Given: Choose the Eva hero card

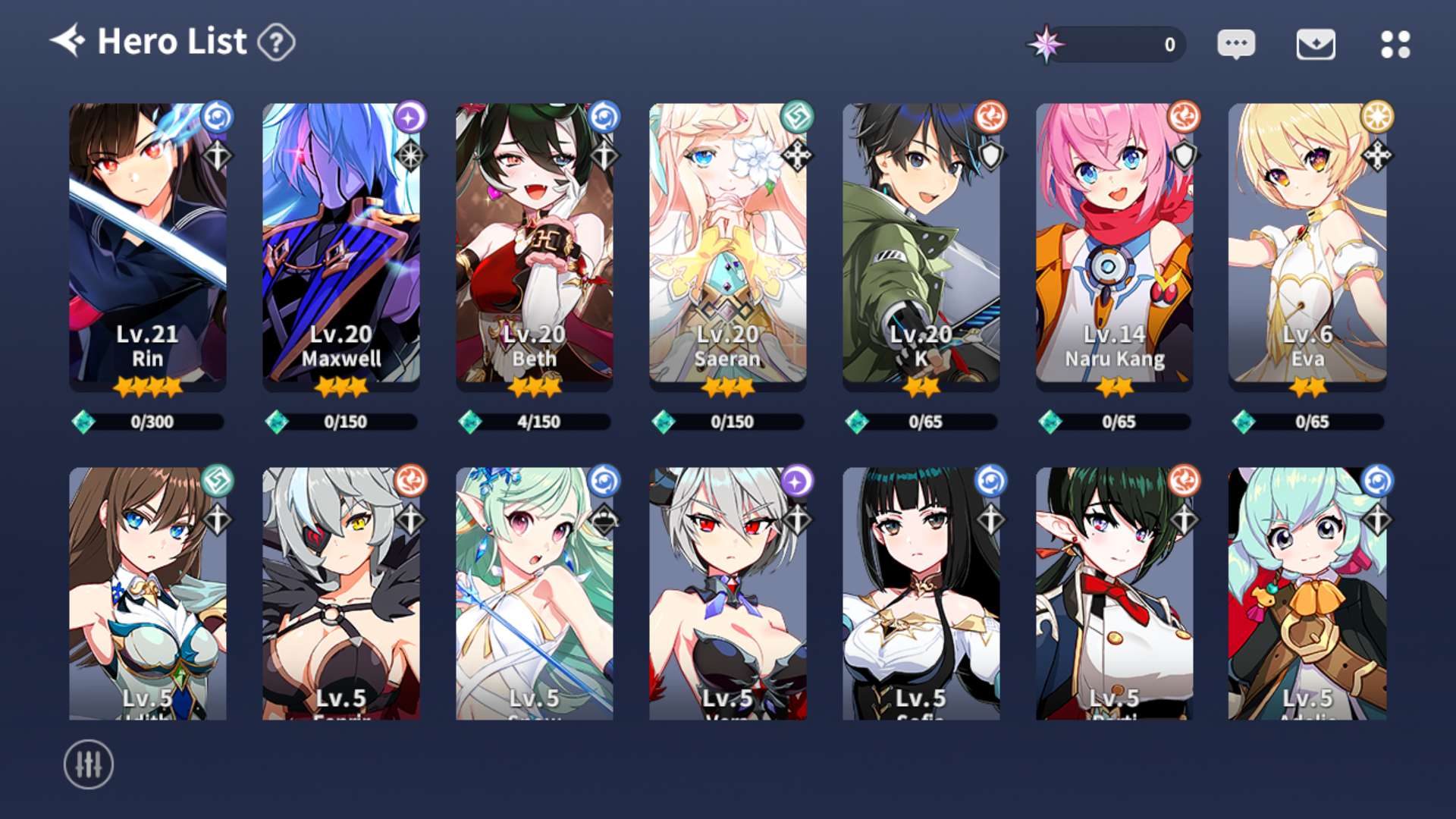Looking at the screenshot, I should click(x=1307, y=246).
